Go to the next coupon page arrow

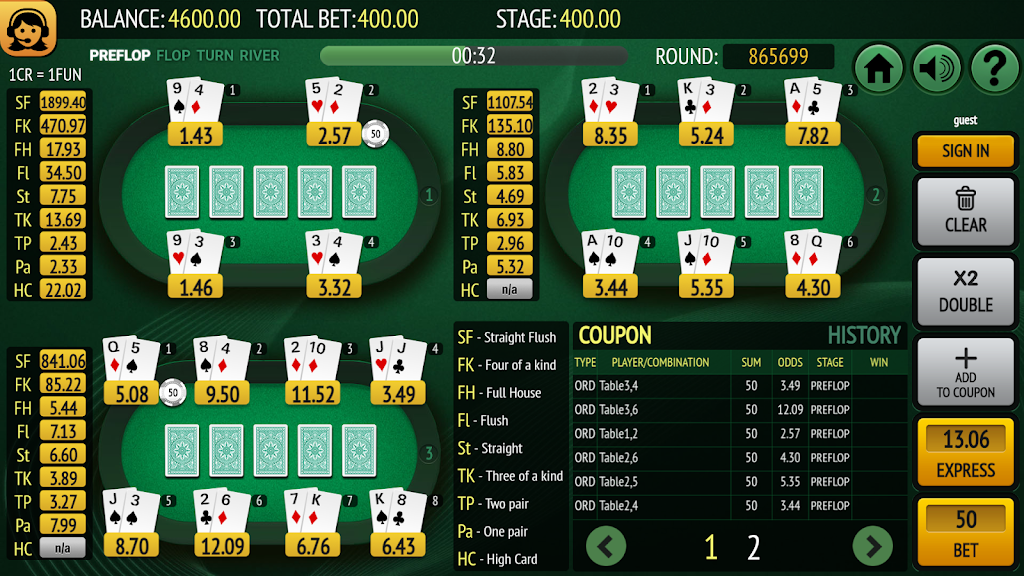point(872,546)
